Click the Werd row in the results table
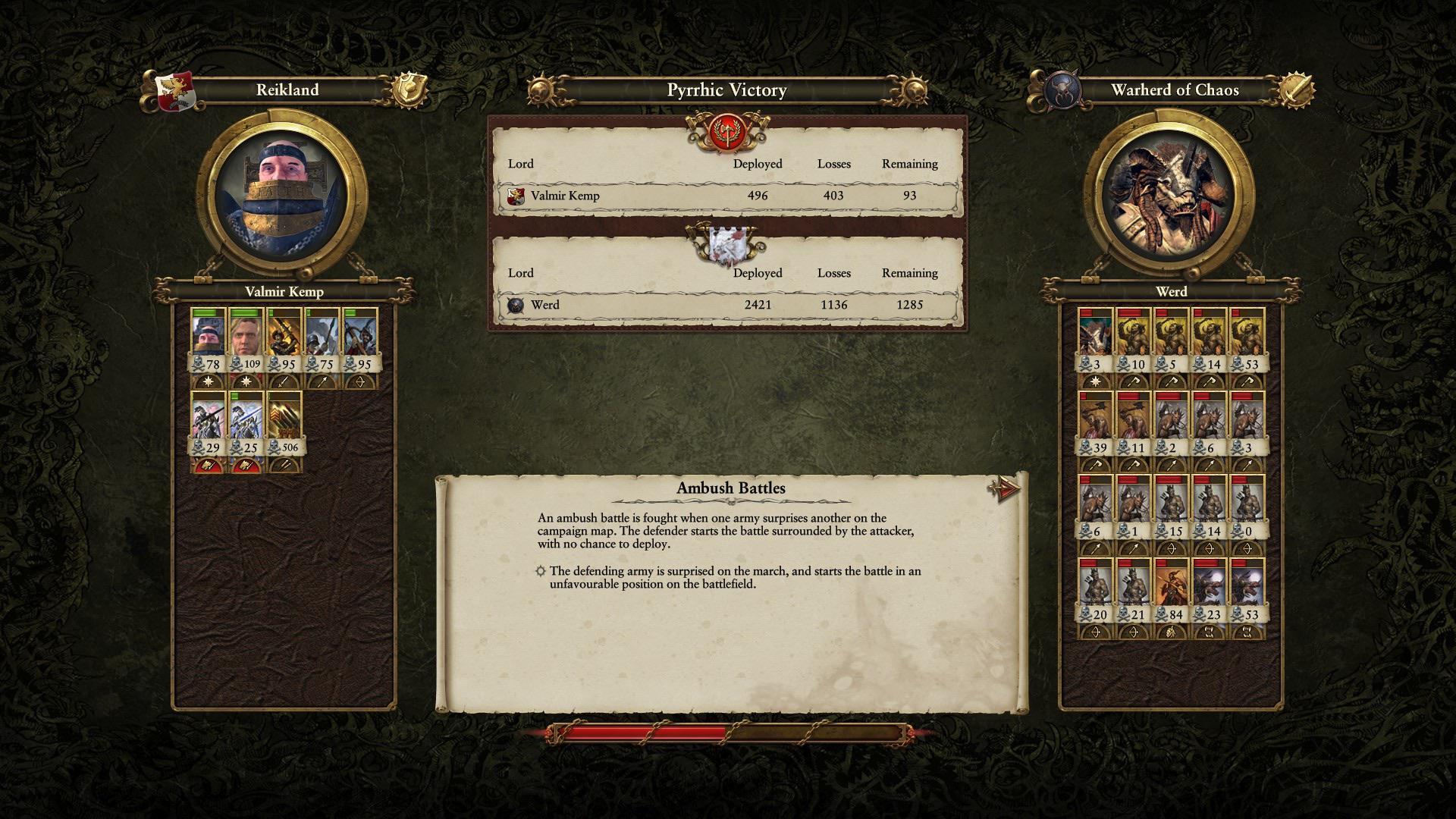The width and height of the screenshot is (1456, 819). (x=726, y=305)
